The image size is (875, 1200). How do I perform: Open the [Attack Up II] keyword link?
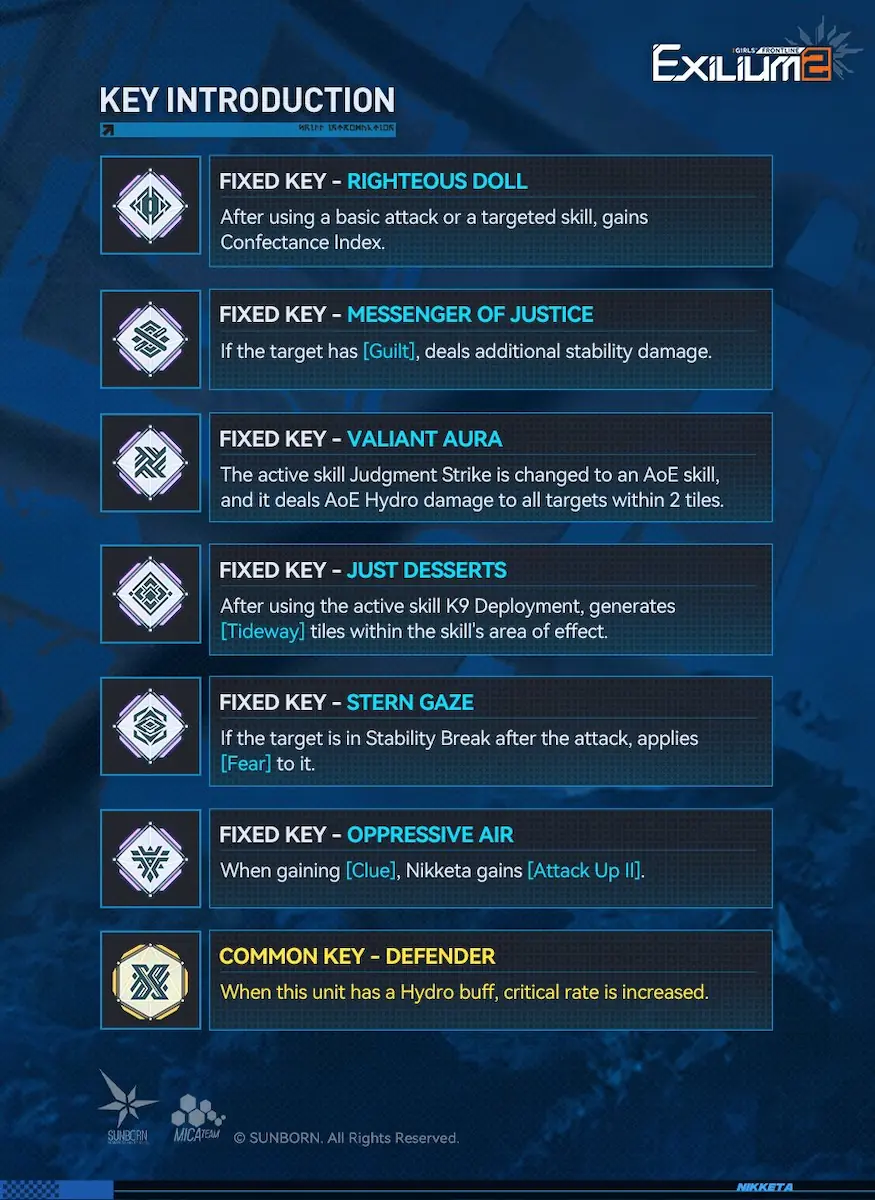[x=584, y=871]
